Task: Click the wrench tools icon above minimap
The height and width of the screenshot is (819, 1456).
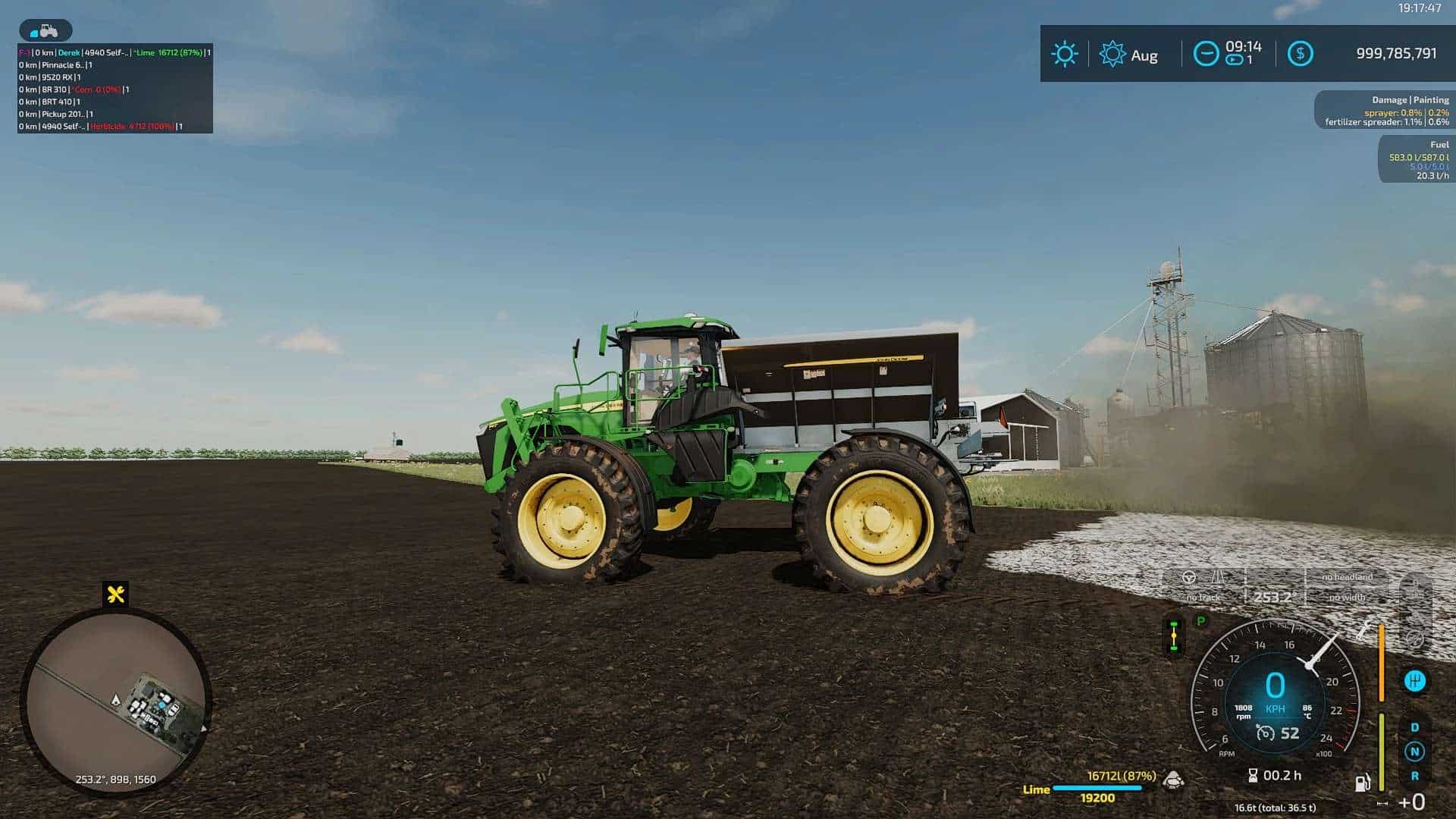Action: tap(116, 594)
